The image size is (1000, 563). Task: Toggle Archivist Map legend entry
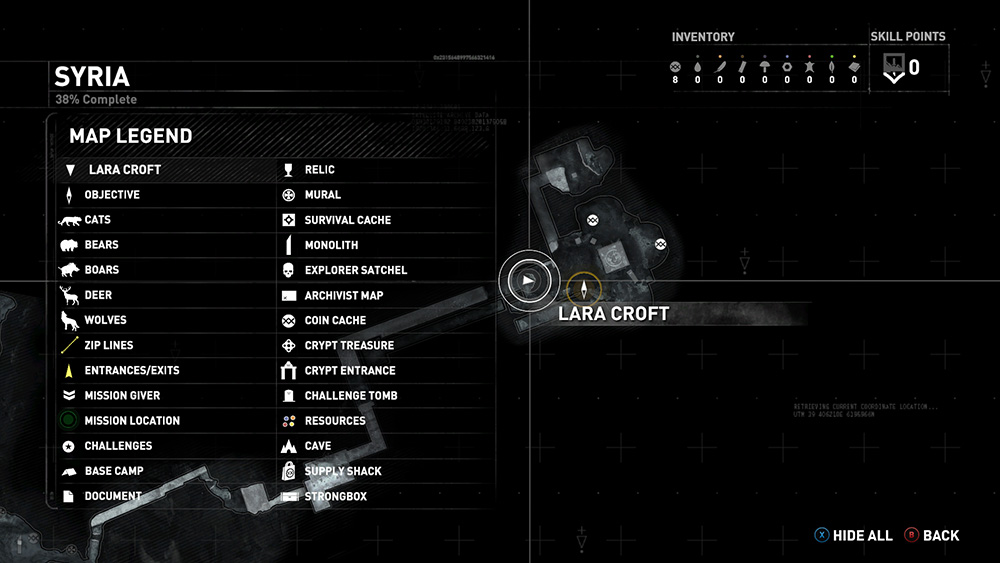pyautogui.click(x=343, y=295)
